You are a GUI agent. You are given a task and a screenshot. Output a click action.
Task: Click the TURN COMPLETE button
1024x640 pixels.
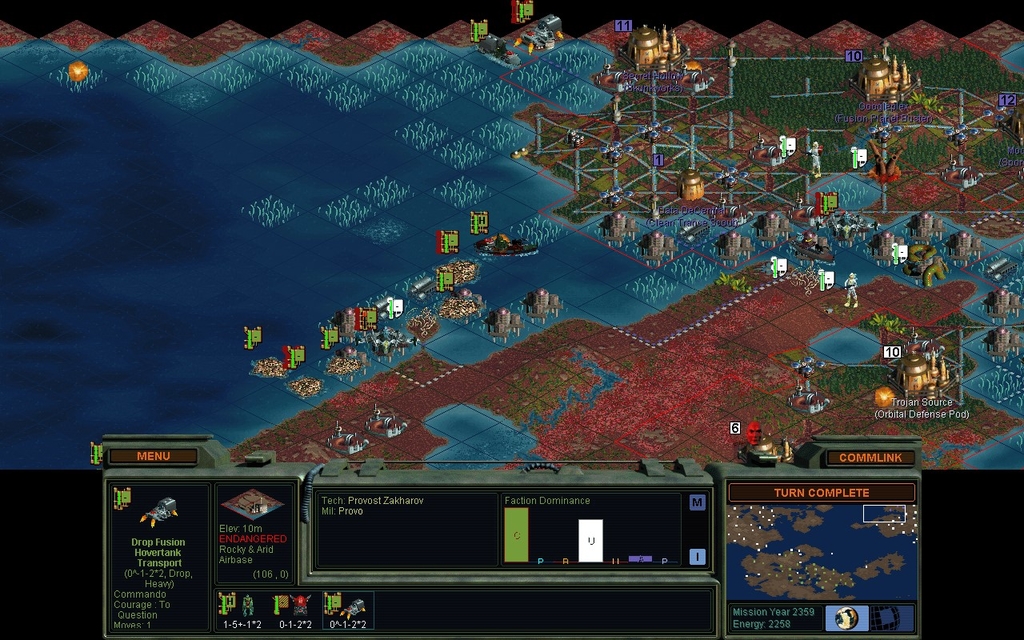820,493
